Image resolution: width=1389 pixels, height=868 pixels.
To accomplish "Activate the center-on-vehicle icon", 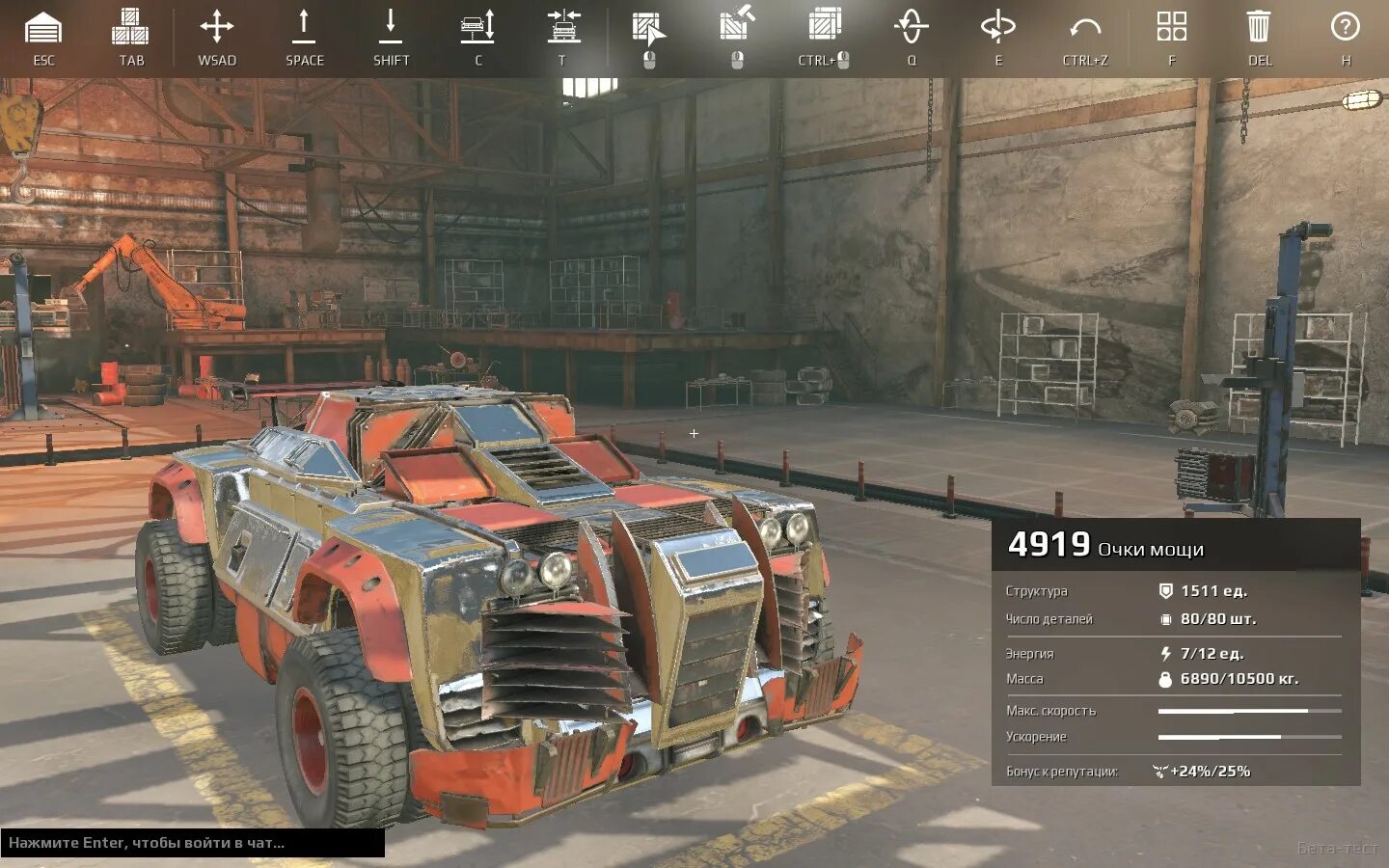I will pyautogui.click(x=564, y=27).
